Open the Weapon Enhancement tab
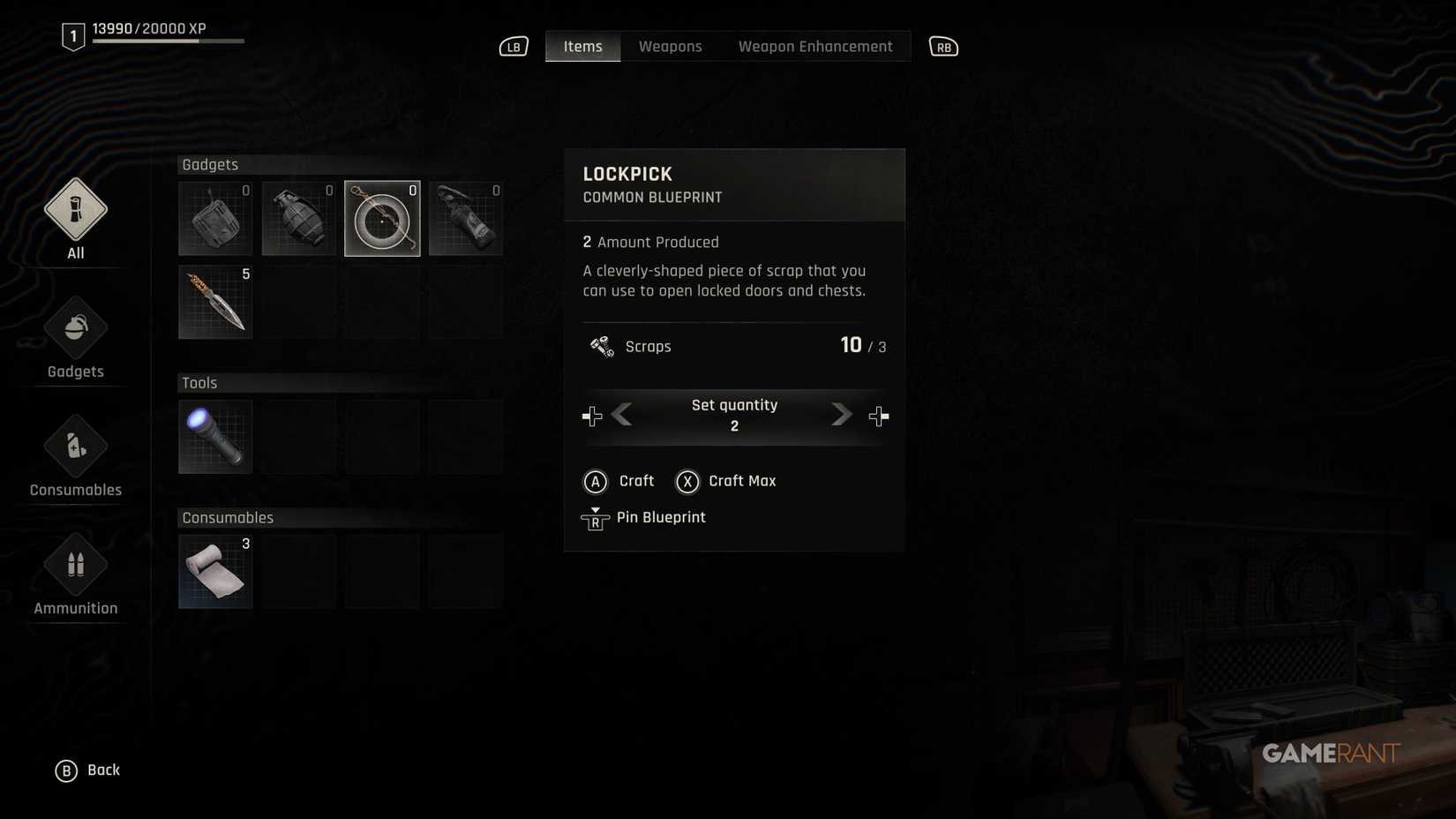Viewport: 1456px width, 819px height. tap(814, 46)
